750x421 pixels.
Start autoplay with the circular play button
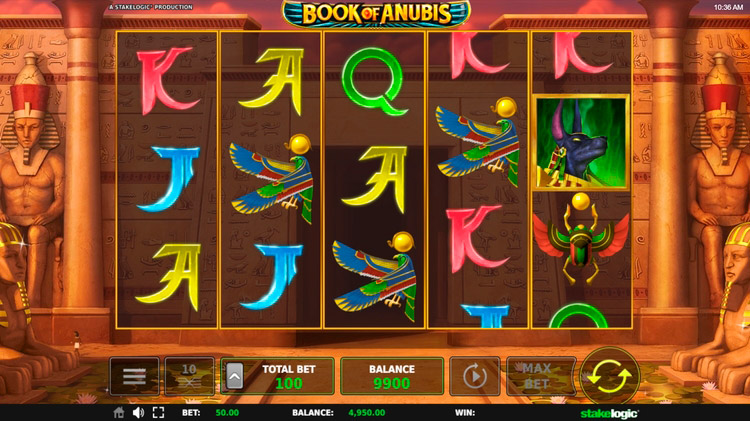(x=474, y=377)
